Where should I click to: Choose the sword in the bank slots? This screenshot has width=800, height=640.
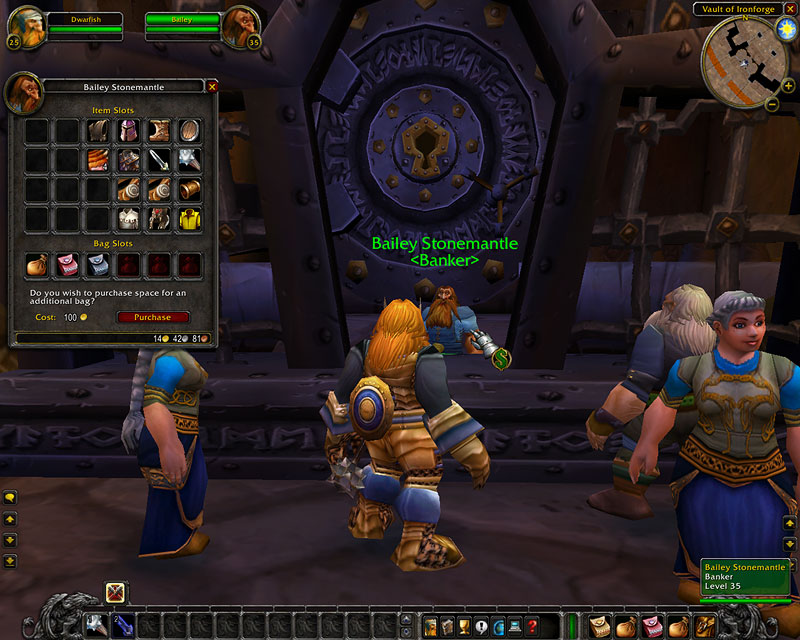click(x=158, y=160)
